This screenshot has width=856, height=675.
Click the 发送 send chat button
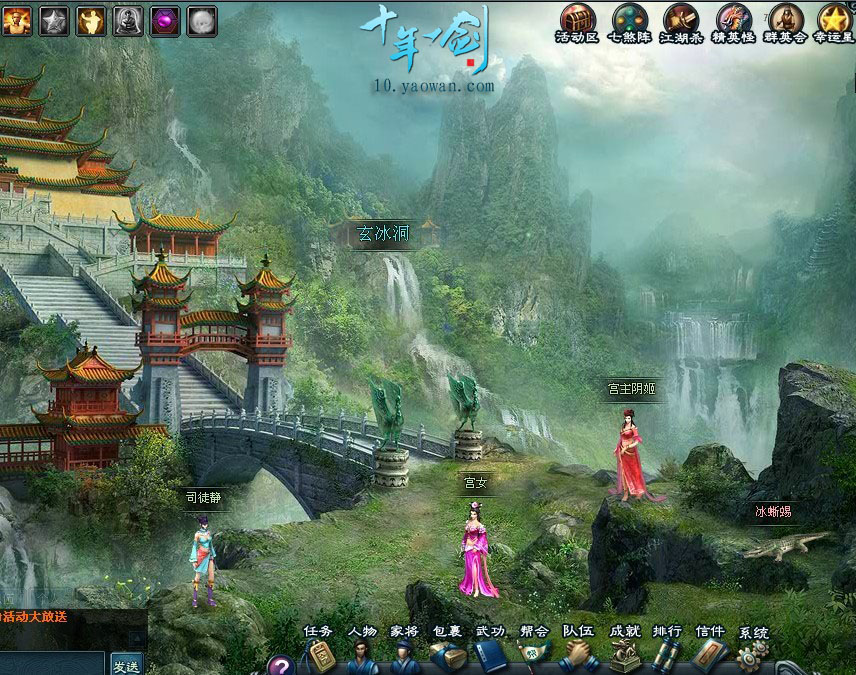[x=126, y=665]
